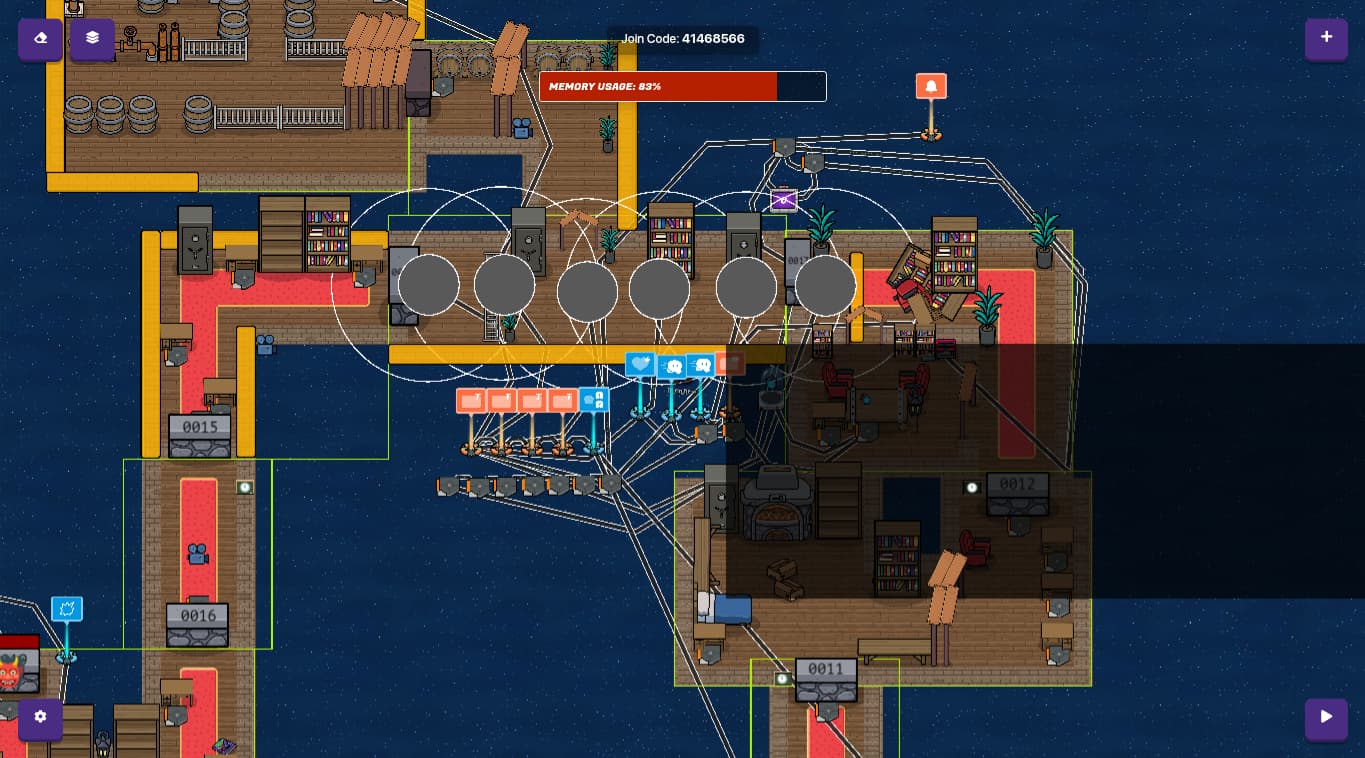The height and width of the screenshot is (758, 1365).
Task: Start the game with the play button
Action: 1326,718
